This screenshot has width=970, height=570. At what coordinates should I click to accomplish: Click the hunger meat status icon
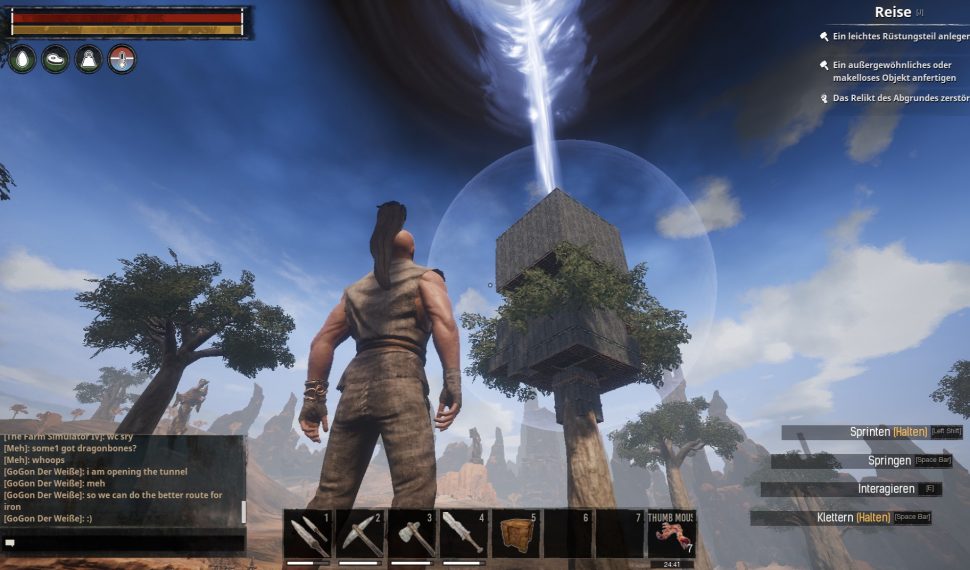[x=56, y=59]
